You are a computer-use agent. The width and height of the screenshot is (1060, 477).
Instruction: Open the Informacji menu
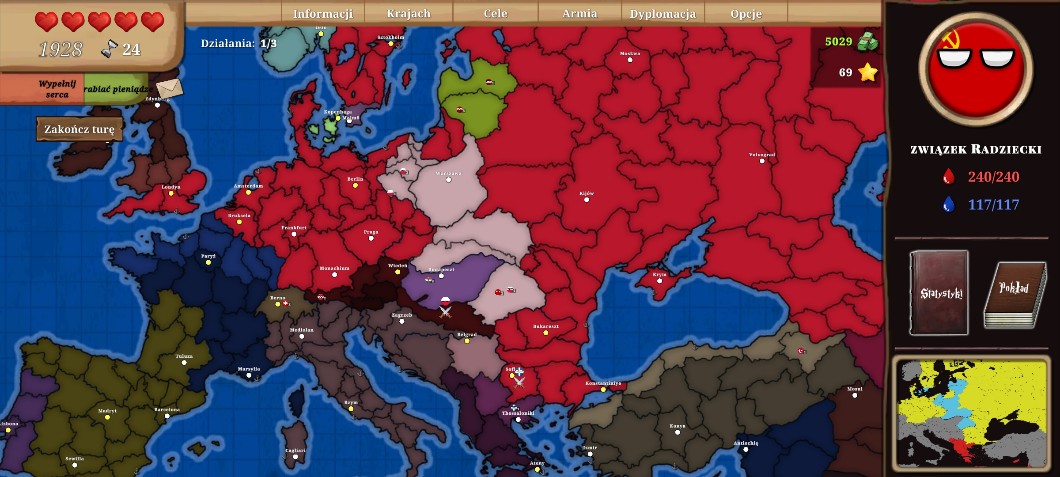point(323,14)
